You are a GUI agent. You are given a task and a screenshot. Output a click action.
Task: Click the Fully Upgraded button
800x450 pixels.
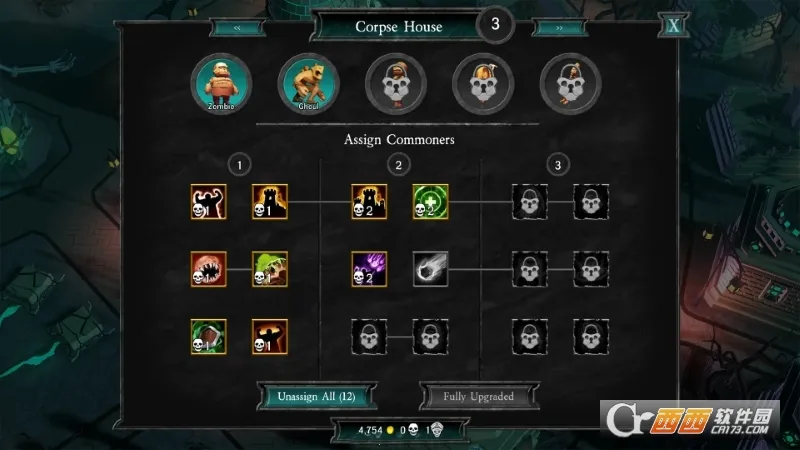click(x=478, y=396)
